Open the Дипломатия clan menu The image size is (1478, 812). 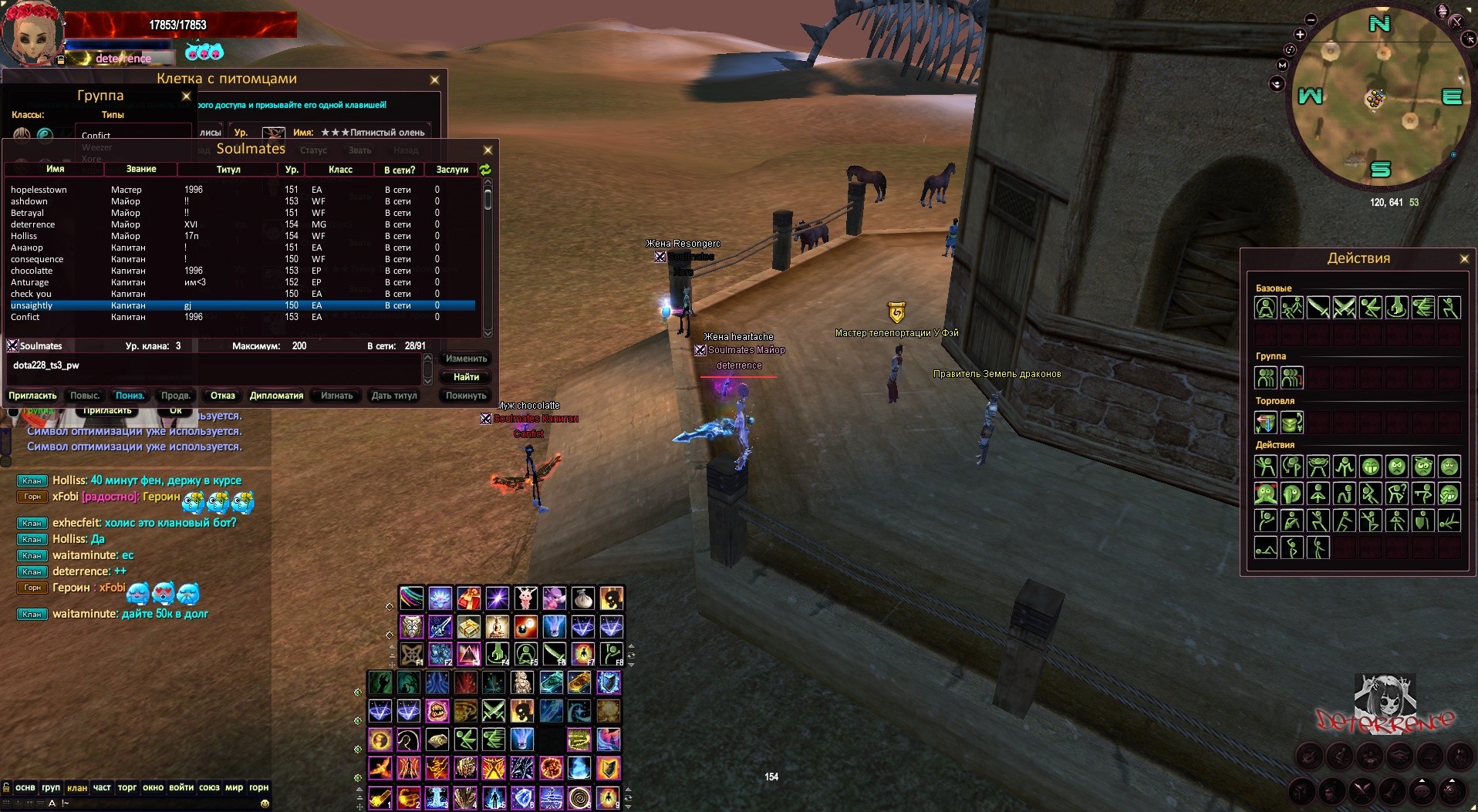(x=276, y=396)
